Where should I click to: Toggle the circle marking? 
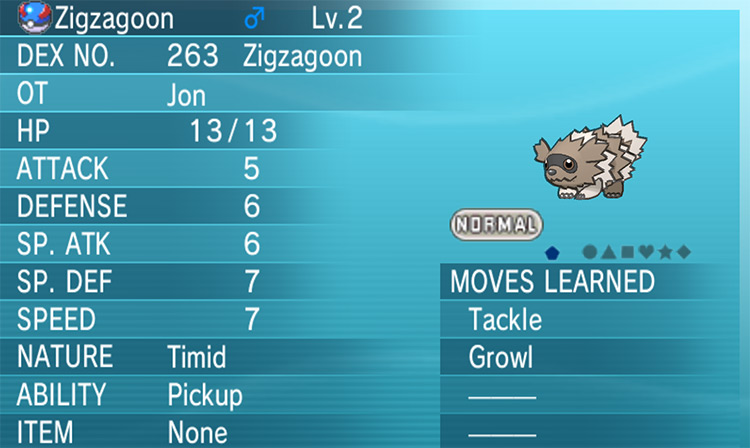tap(590, 252)
